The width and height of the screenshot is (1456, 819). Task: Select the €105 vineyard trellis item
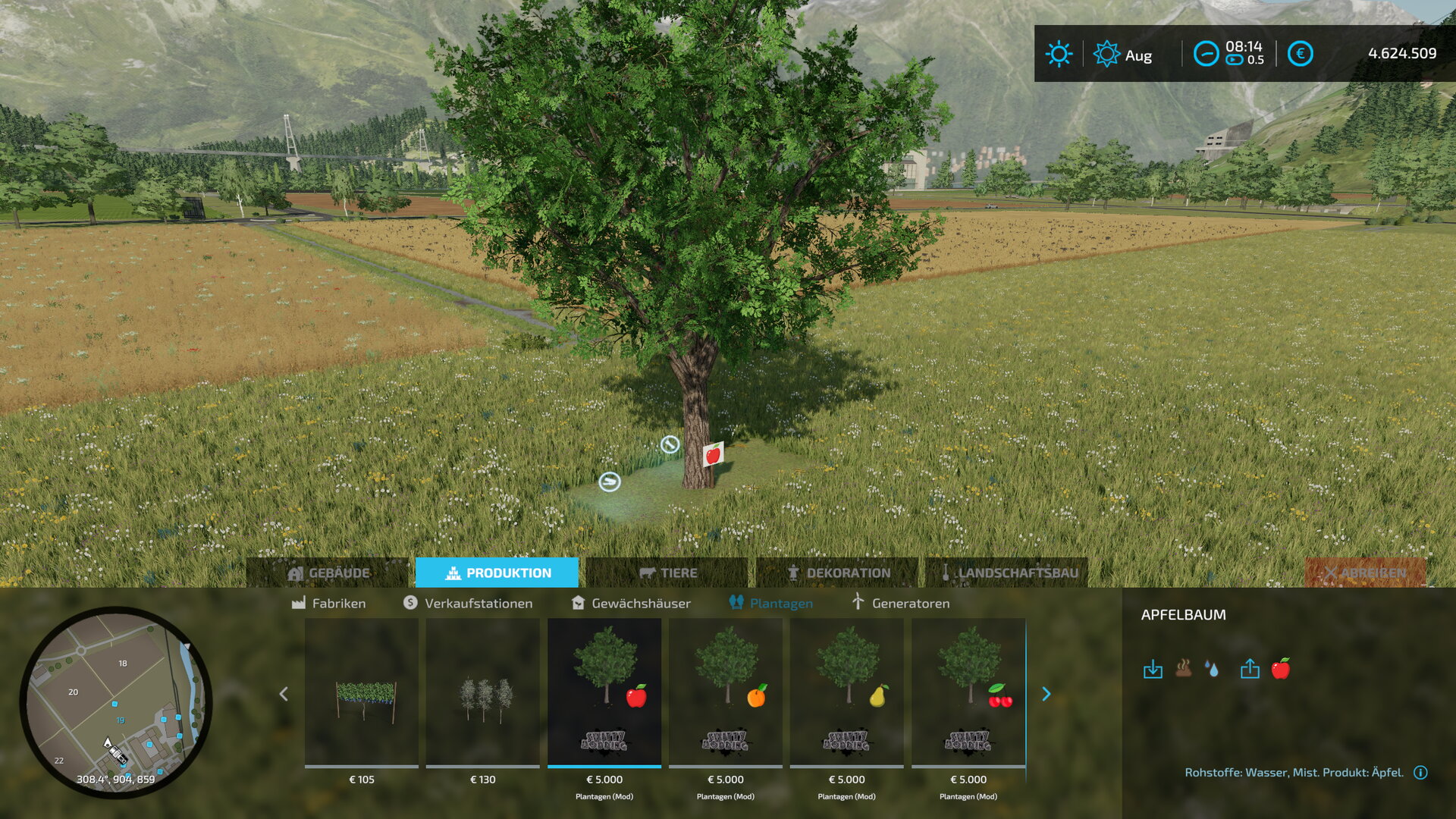362,694
